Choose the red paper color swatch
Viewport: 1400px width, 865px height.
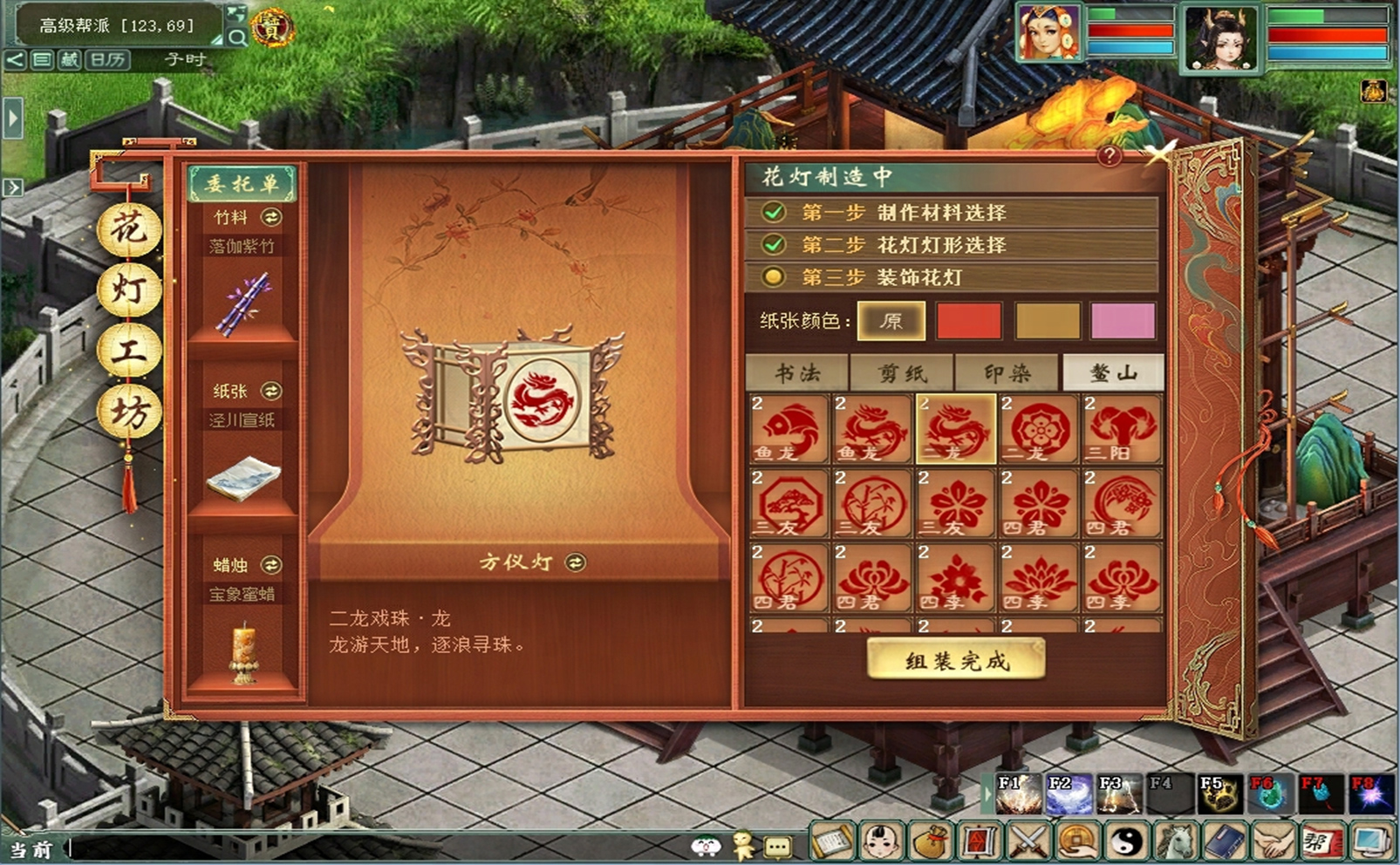968,321
